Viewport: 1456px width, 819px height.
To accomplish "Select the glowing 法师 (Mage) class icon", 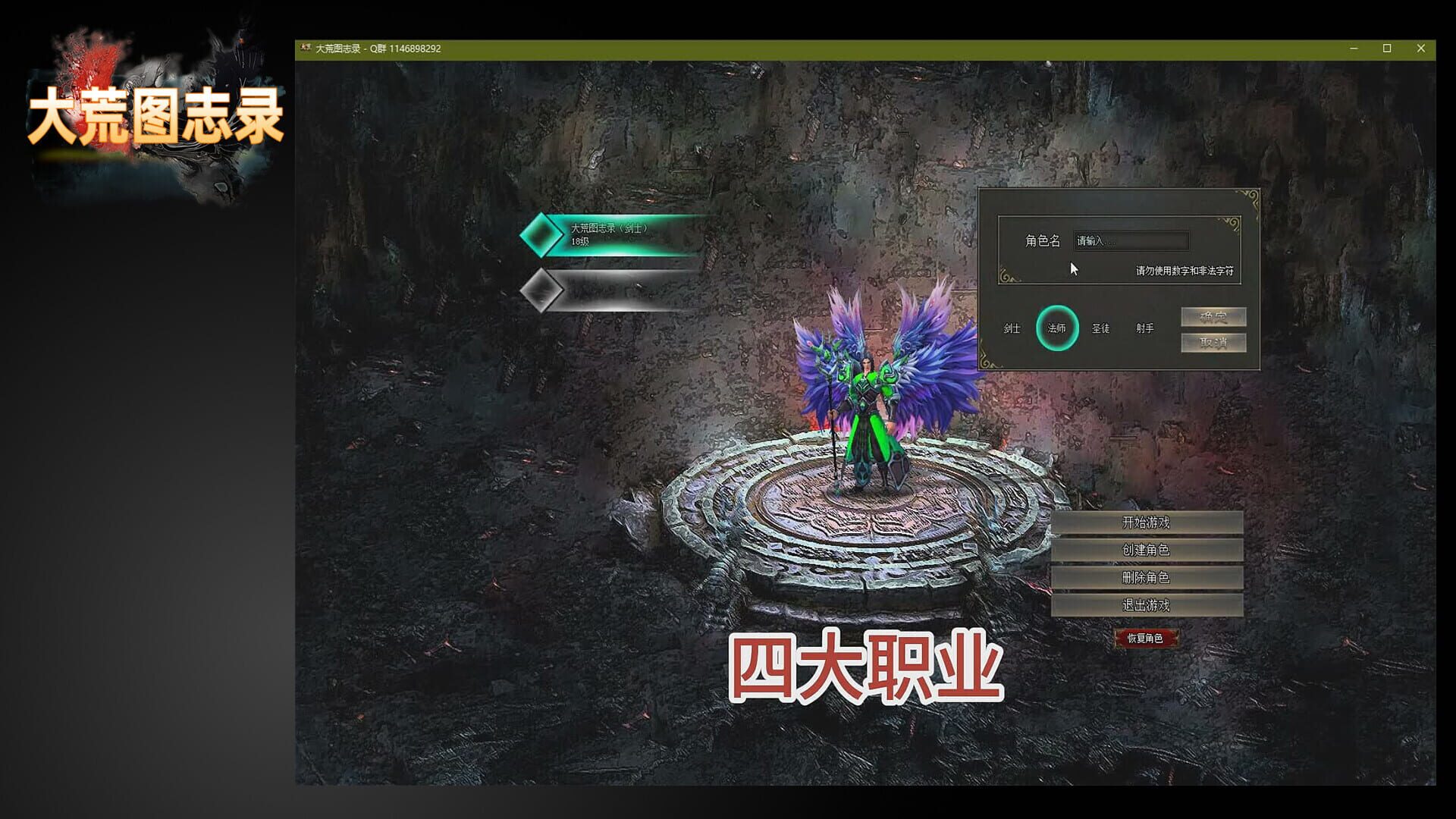I will (x=1059, y=328).
